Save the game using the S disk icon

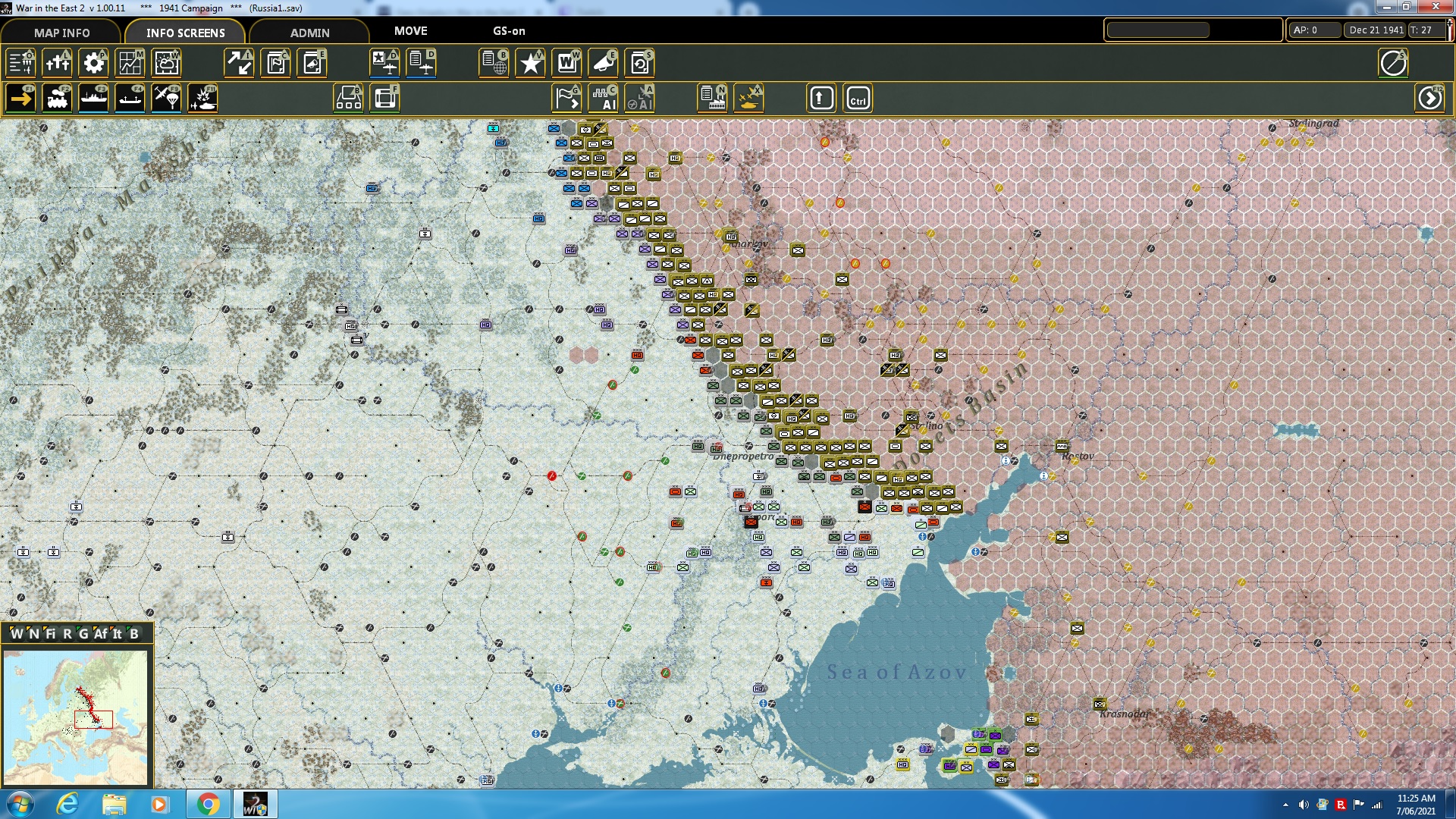coord(639,64)
